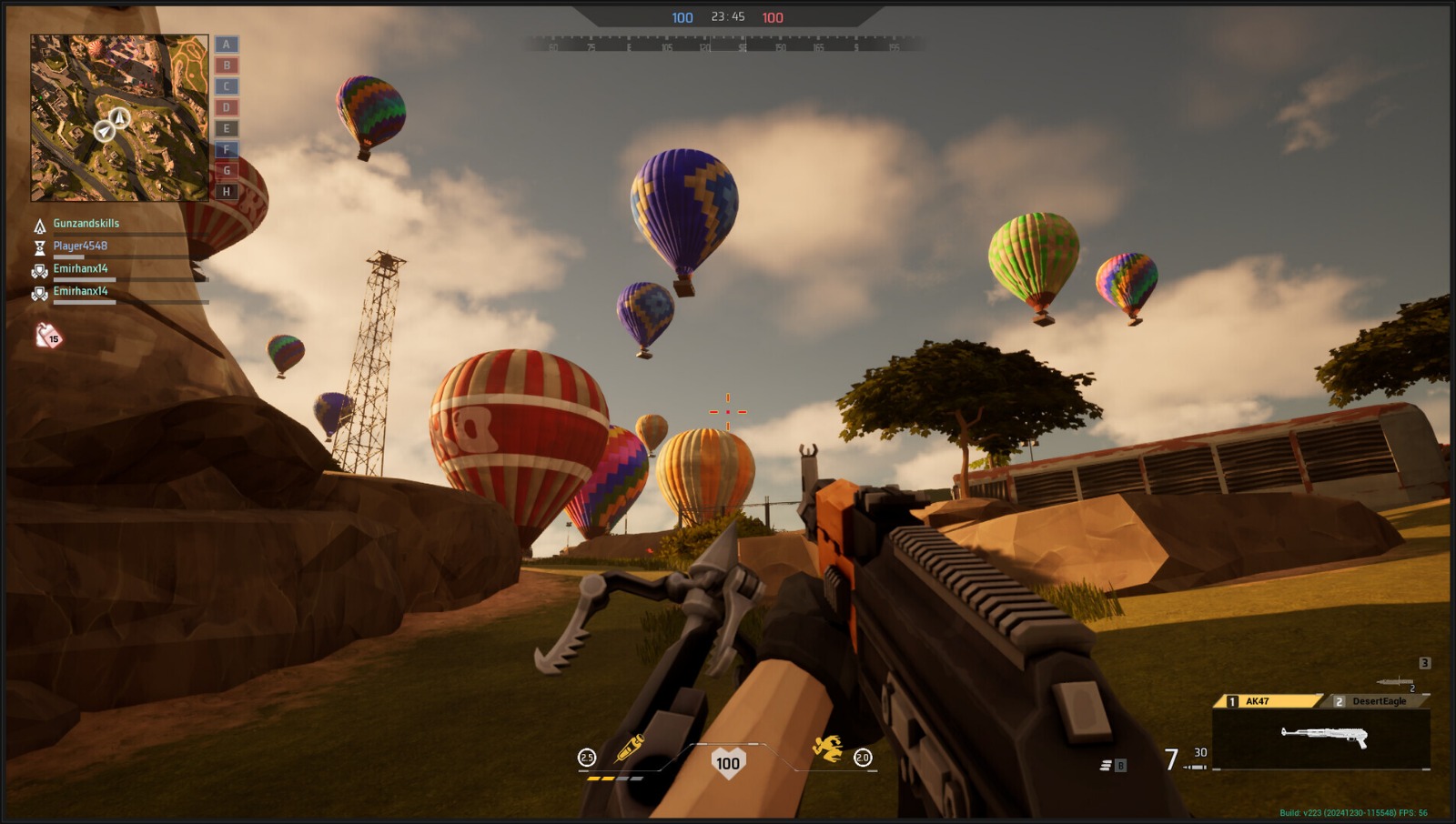Click the red team score 100

click(772, 16)
